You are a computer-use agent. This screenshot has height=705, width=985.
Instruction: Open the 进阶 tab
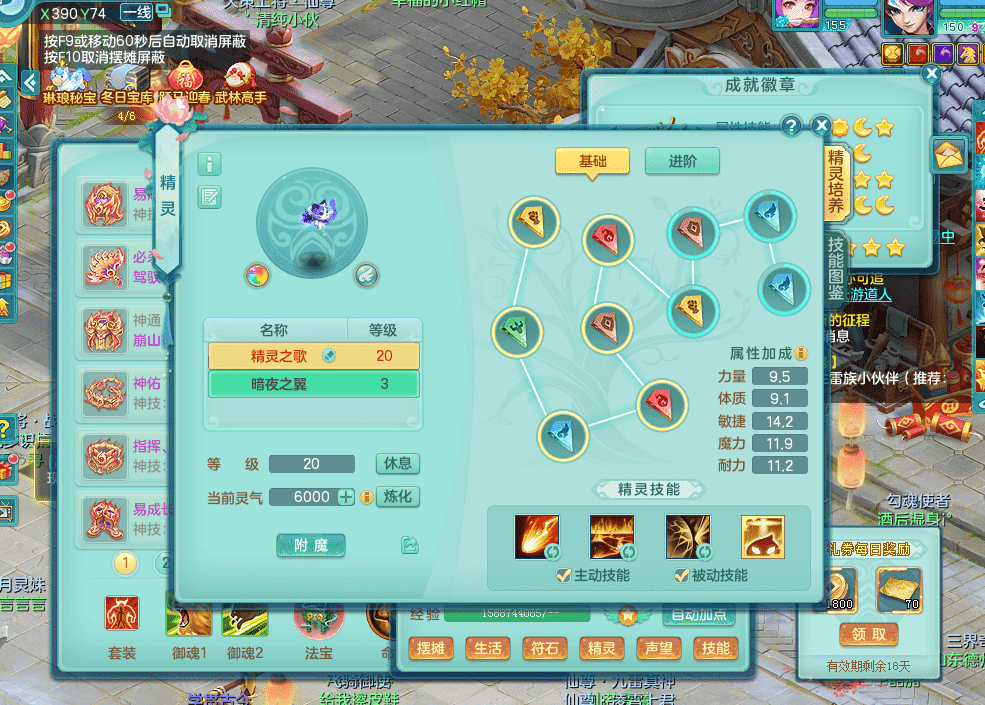682,161
